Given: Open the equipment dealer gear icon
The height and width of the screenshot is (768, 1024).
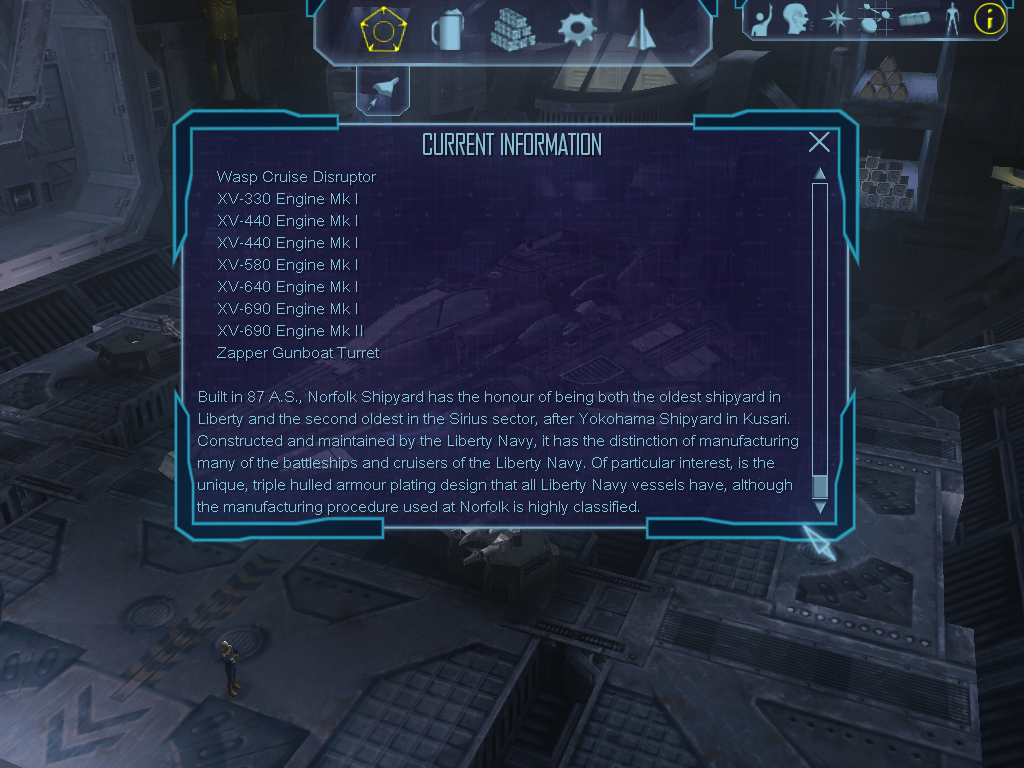Looking at the screenshot, I should click(577, 30).
